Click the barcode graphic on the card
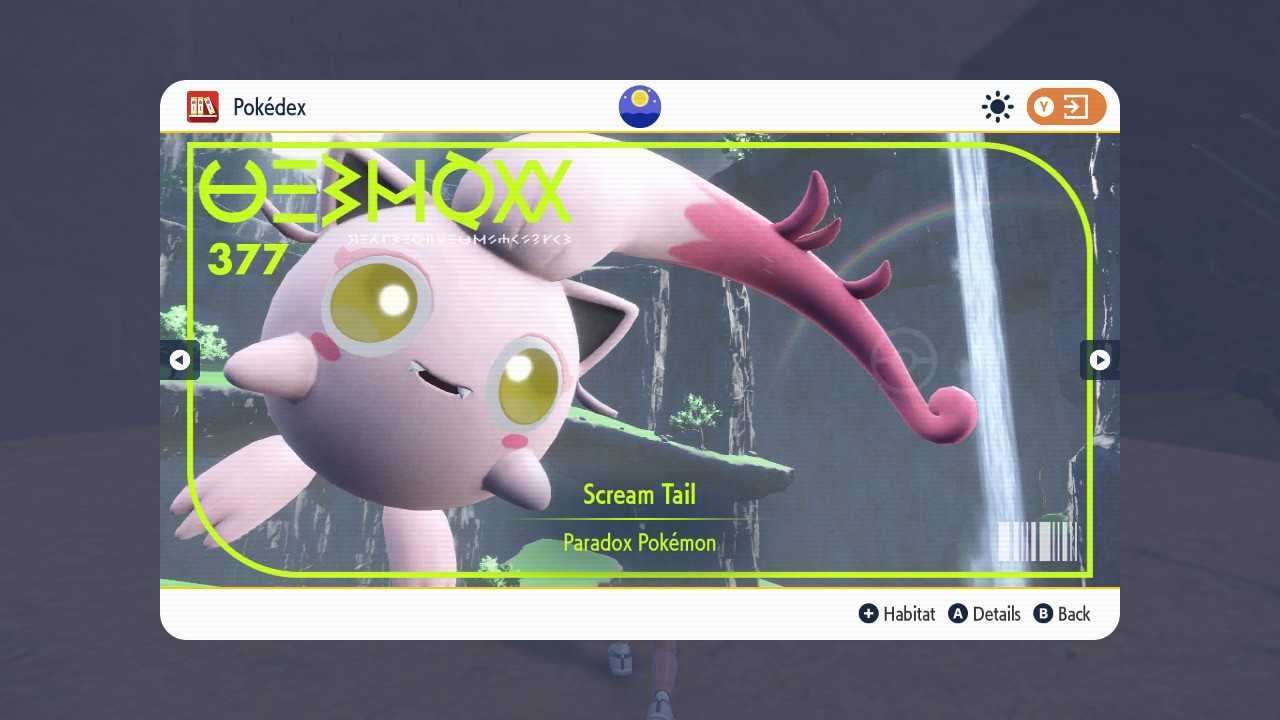The width and height of the screenshot is (1280, 720). [1036, 543]
